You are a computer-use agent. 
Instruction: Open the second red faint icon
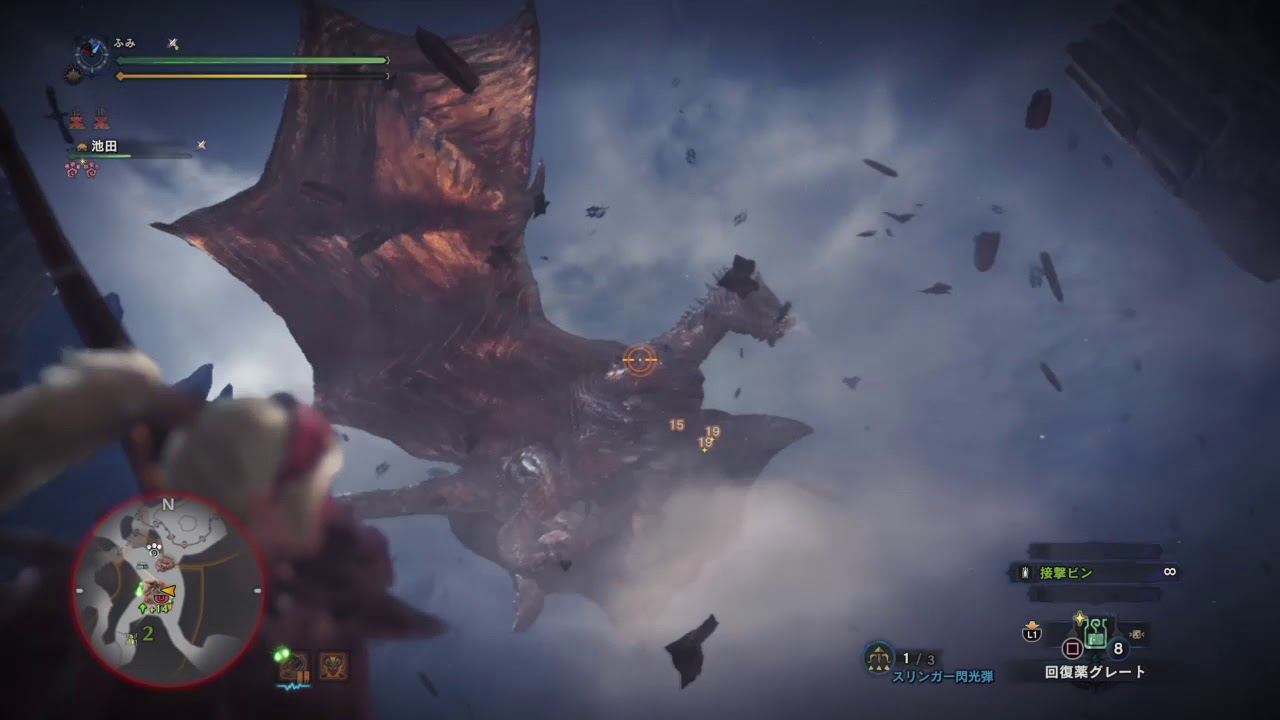click(x=101, y=121)
